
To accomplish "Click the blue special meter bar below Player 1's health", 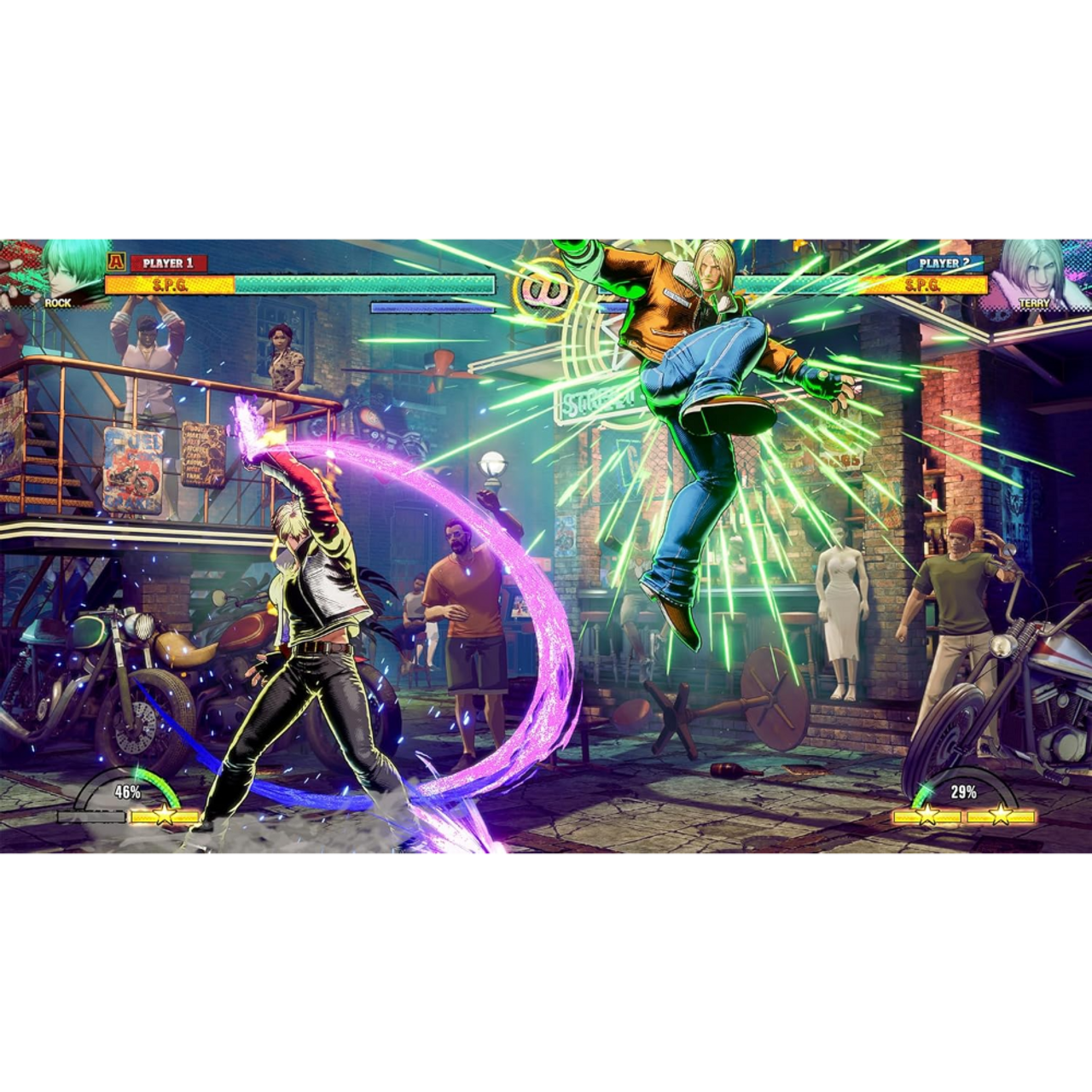I will pyautogui.click(x=433, y=307).
